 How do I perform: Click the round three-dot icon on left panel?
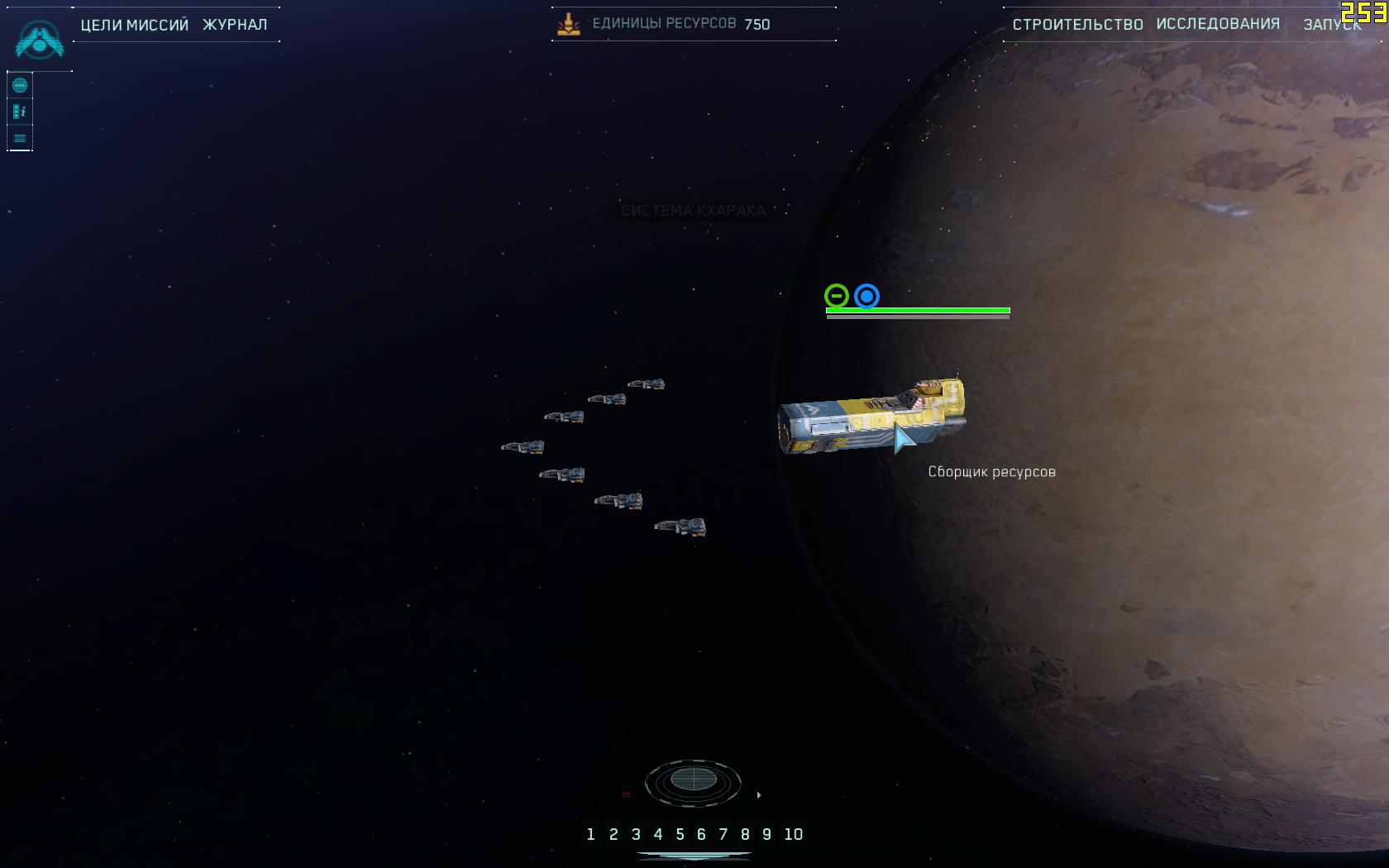coord(20,86)
